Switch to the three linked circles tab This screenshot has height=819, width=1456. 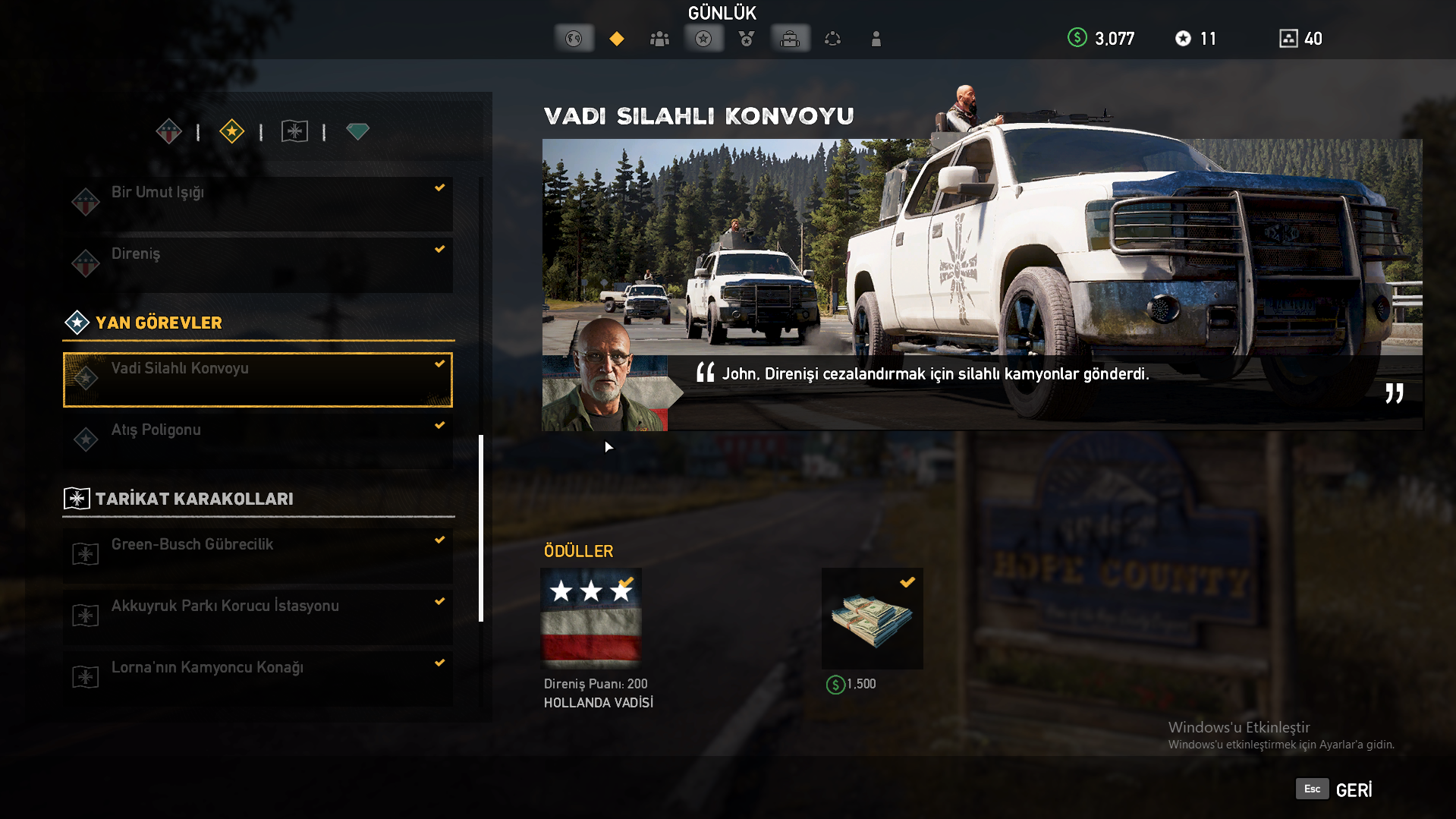pyautogui.click(x=833, y=39)
